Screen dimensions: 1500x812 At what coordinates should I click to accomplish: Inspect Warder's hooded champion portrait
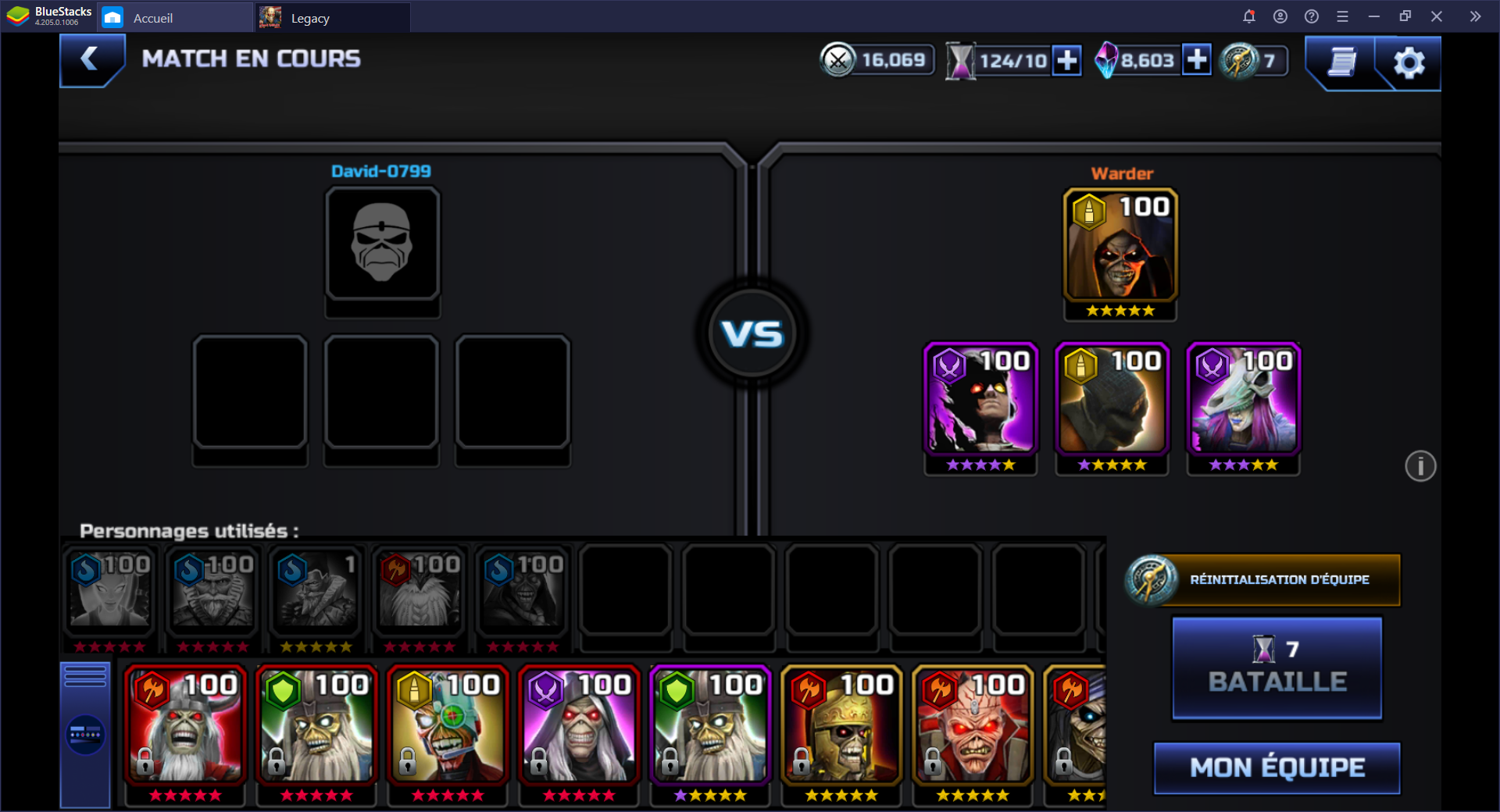tap(1120, 246)
